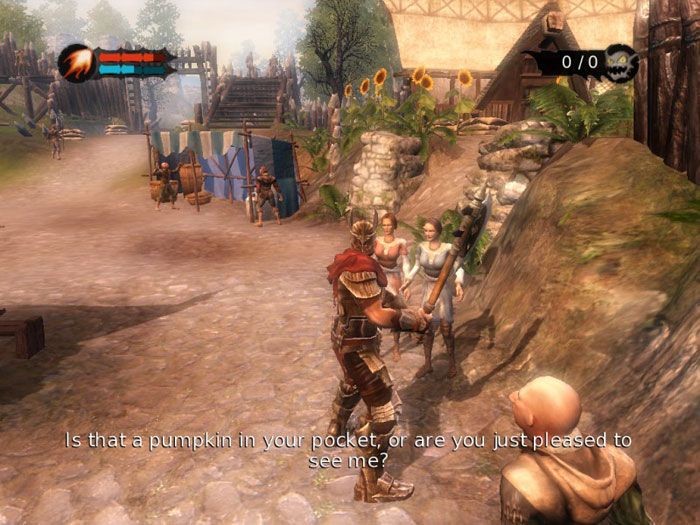Select the fireball spell icon
Viewport: 700px width, 525px height.
tap(76, 63)
